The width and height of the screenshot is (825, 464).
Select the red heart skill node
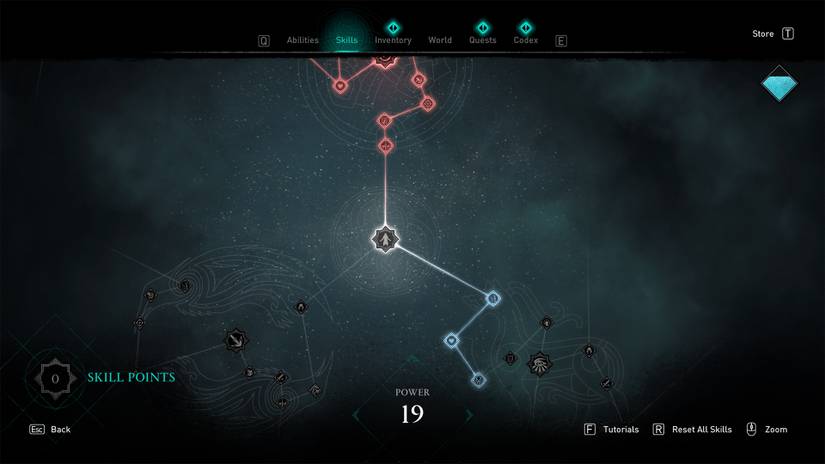340,85
